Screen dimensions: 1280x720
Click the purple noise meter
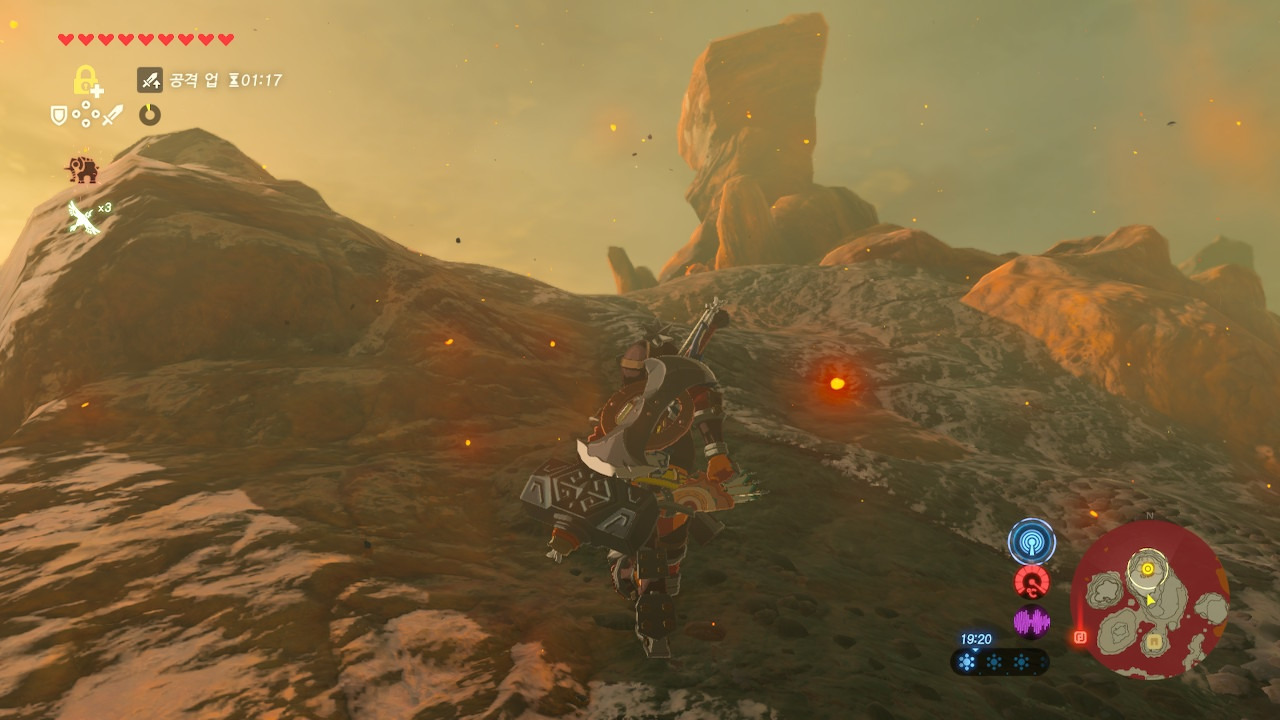coord(1031,622)
